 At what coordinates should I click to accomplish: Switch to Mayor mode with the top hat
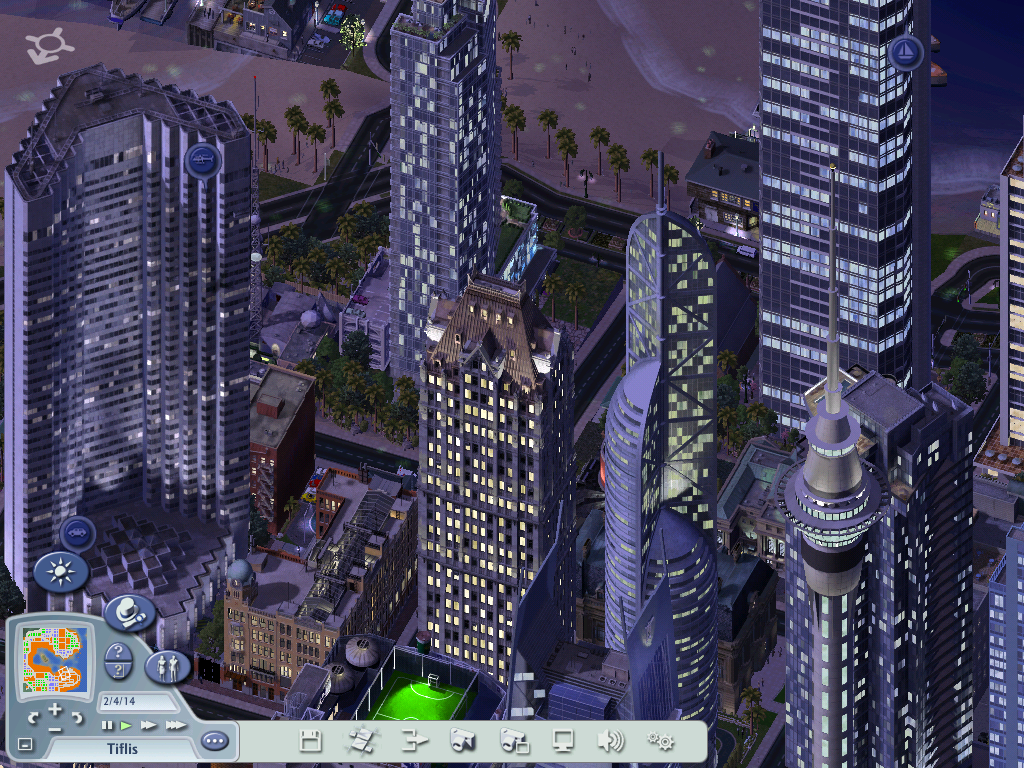click(129, 612)
